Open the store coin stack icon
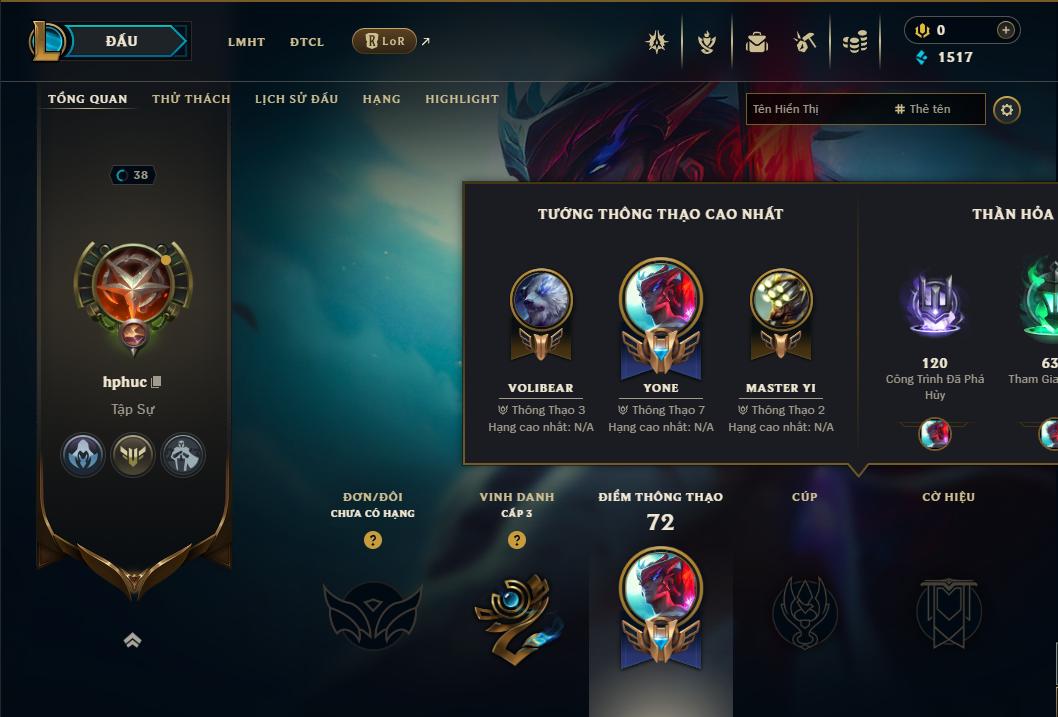The image size is (1058, 717). pos(855,42)
